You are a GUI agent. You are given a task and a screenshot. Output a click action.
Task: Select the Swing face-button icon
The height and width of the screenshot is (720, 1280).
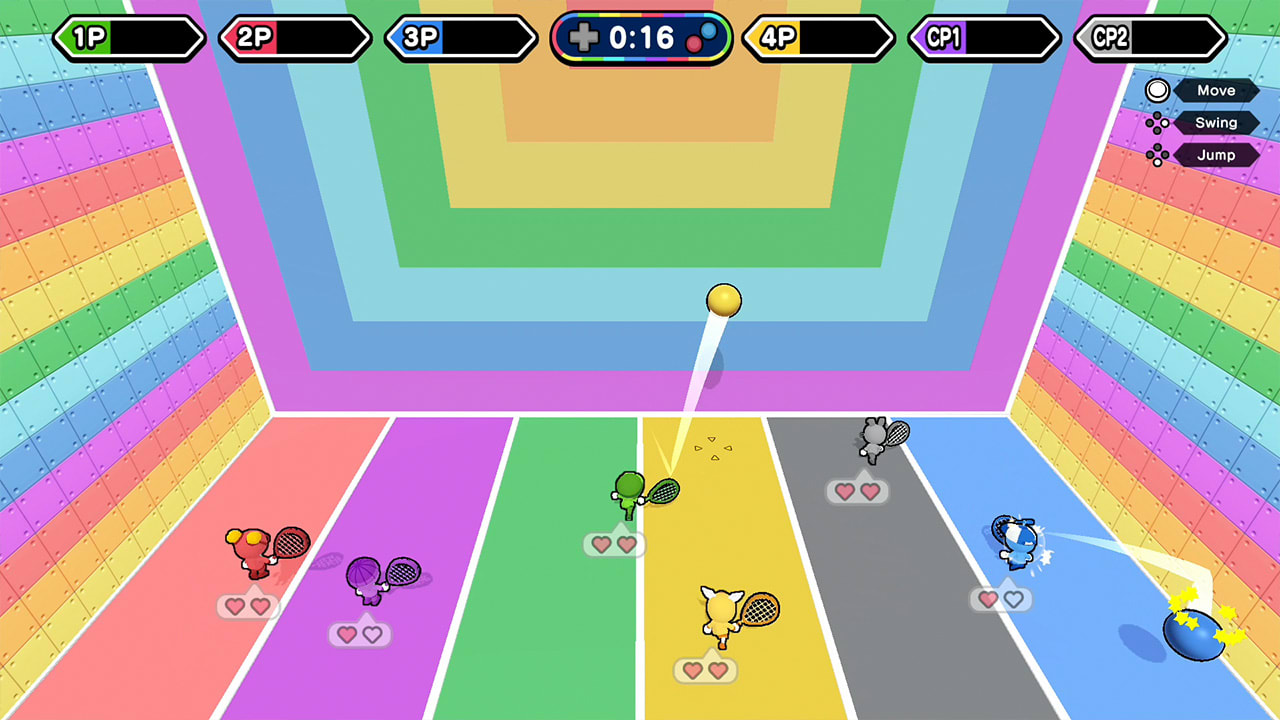(x=1159, y=122)
